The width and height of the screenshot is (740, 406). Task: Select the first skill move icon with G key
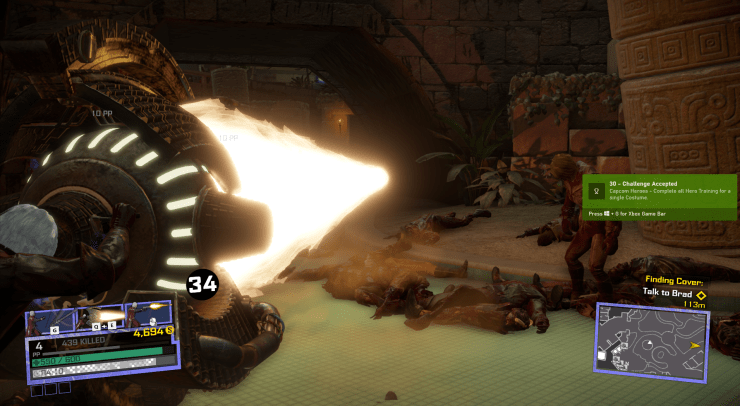(51, 319)
